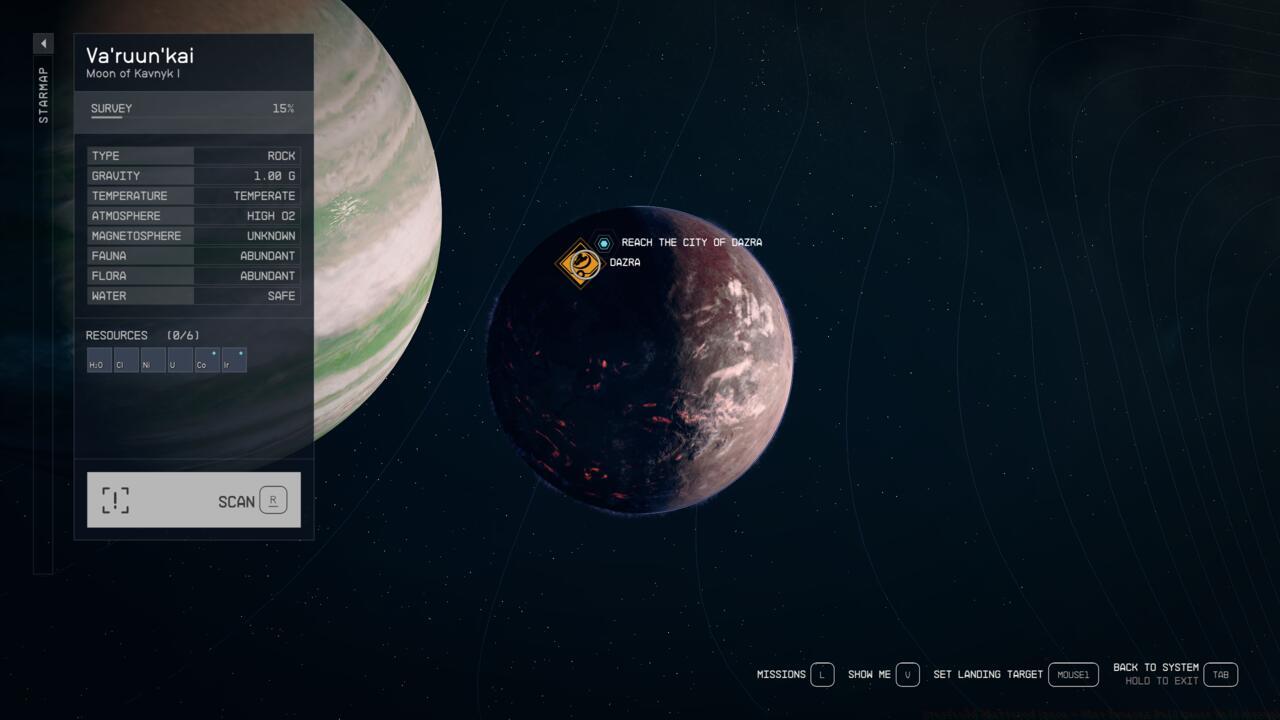
Task: Select the U resource tile
Action: (180, 360)
